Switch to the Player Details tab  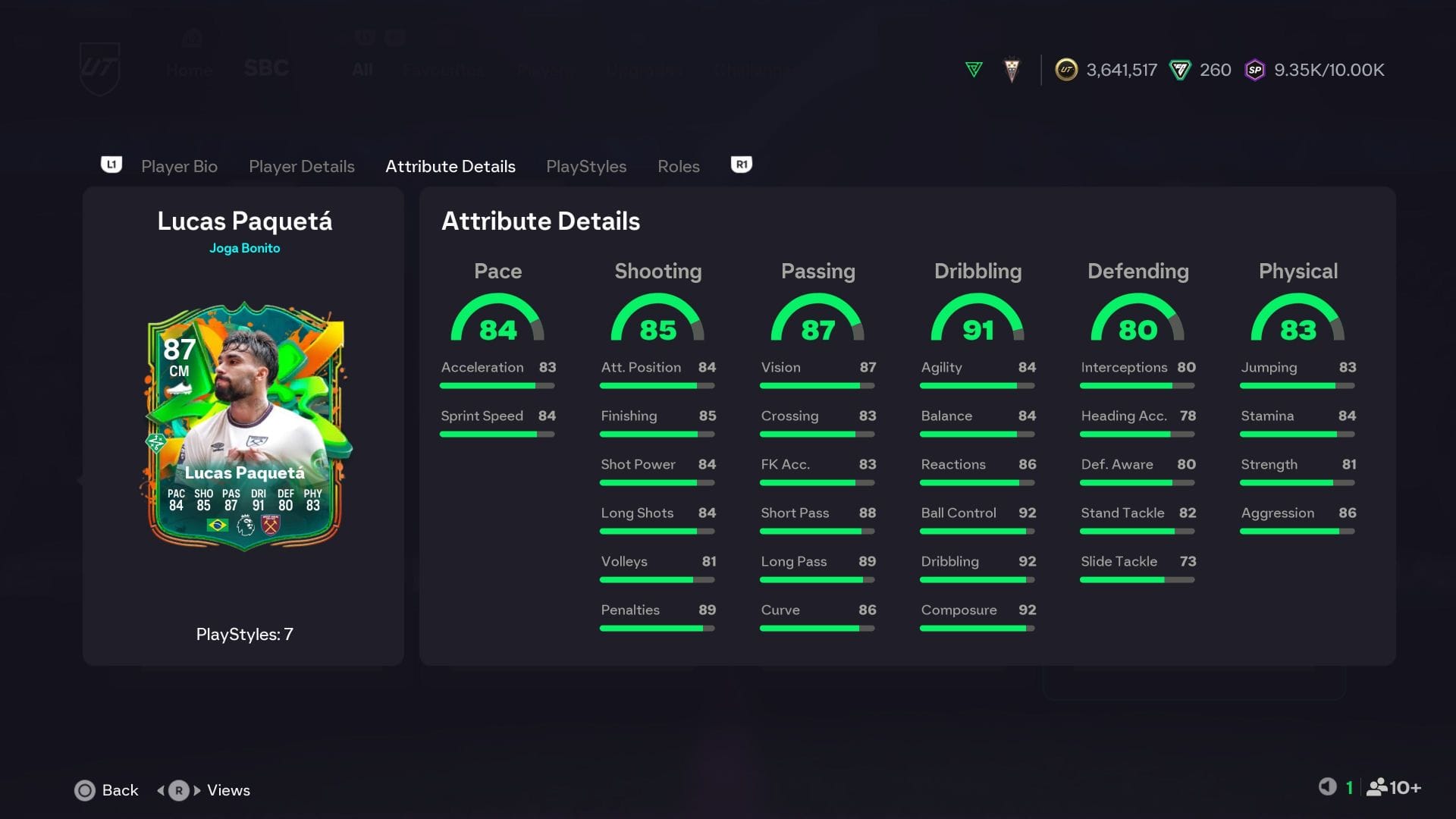(x=301, y=166)
